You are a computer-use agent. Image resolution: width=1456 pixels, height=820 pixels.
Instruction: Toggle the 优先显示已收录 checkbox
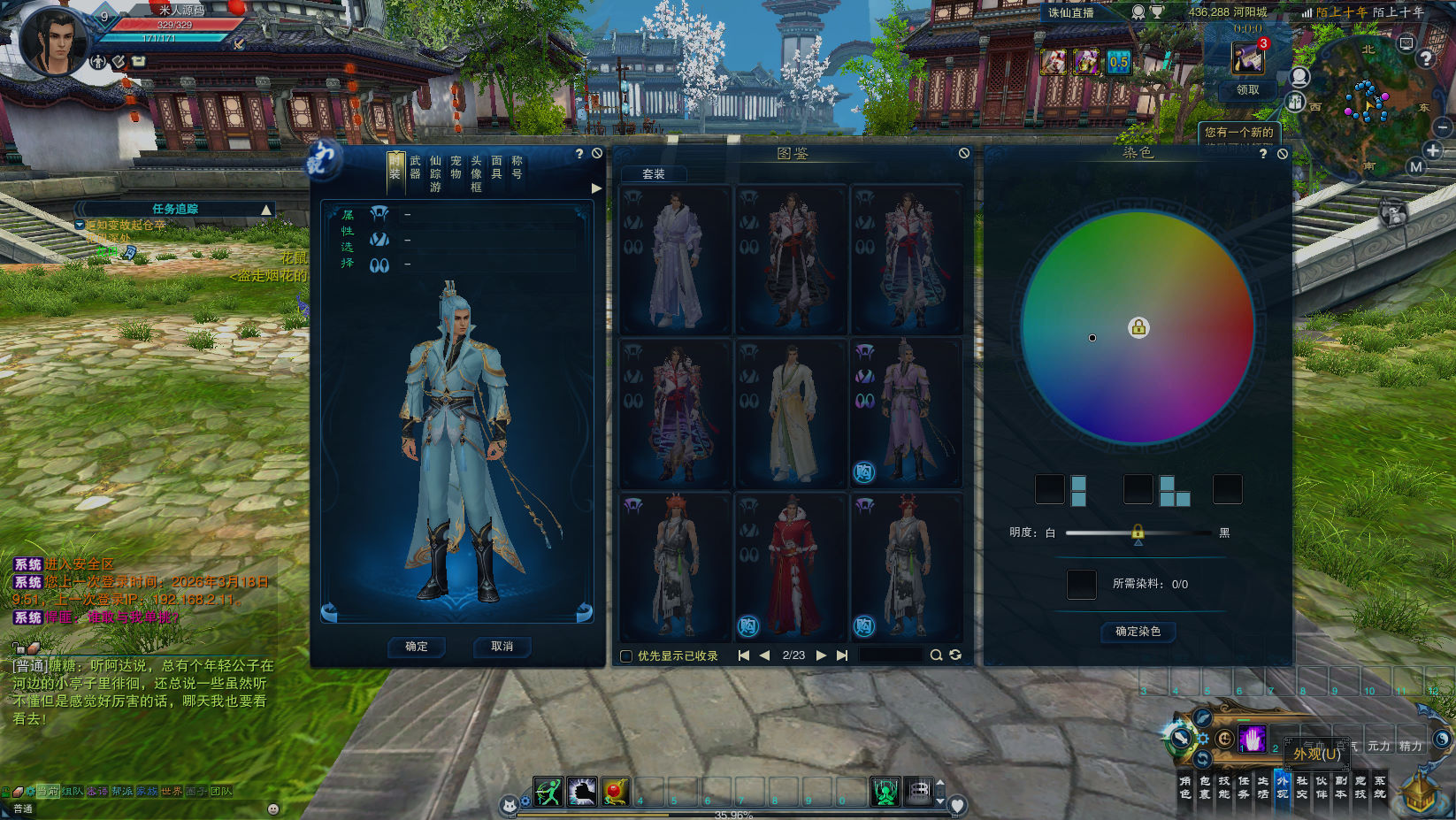tap(626, 656)
